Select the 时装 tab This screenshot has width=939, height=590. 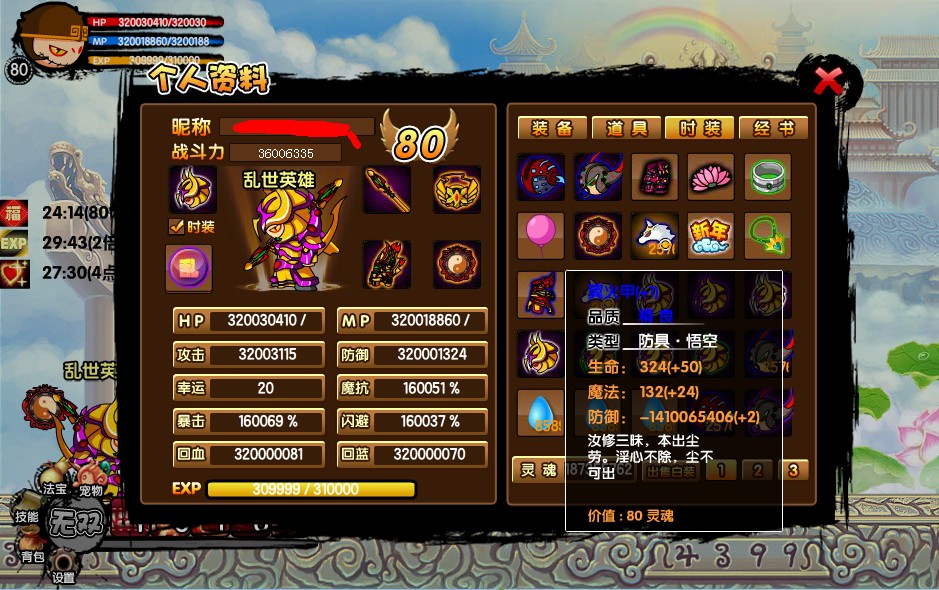700,128
